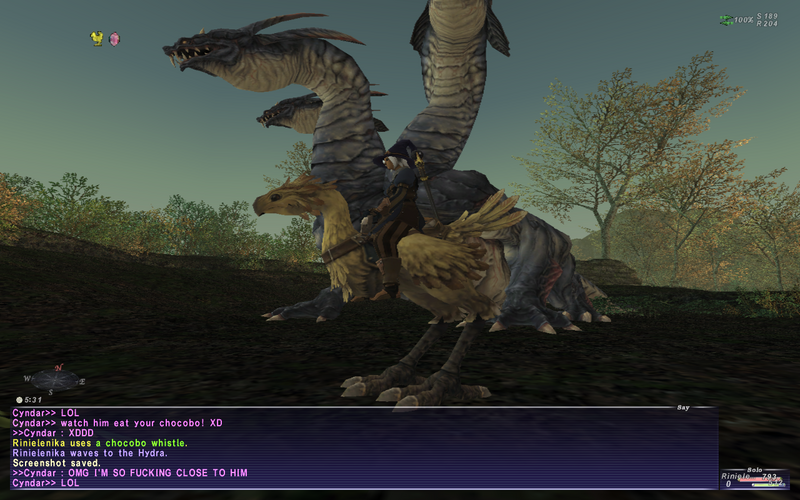Image resolution: width=800 pixels, height=500 pixels.
Task: Open the chat log window
Action: coord(360,448)
